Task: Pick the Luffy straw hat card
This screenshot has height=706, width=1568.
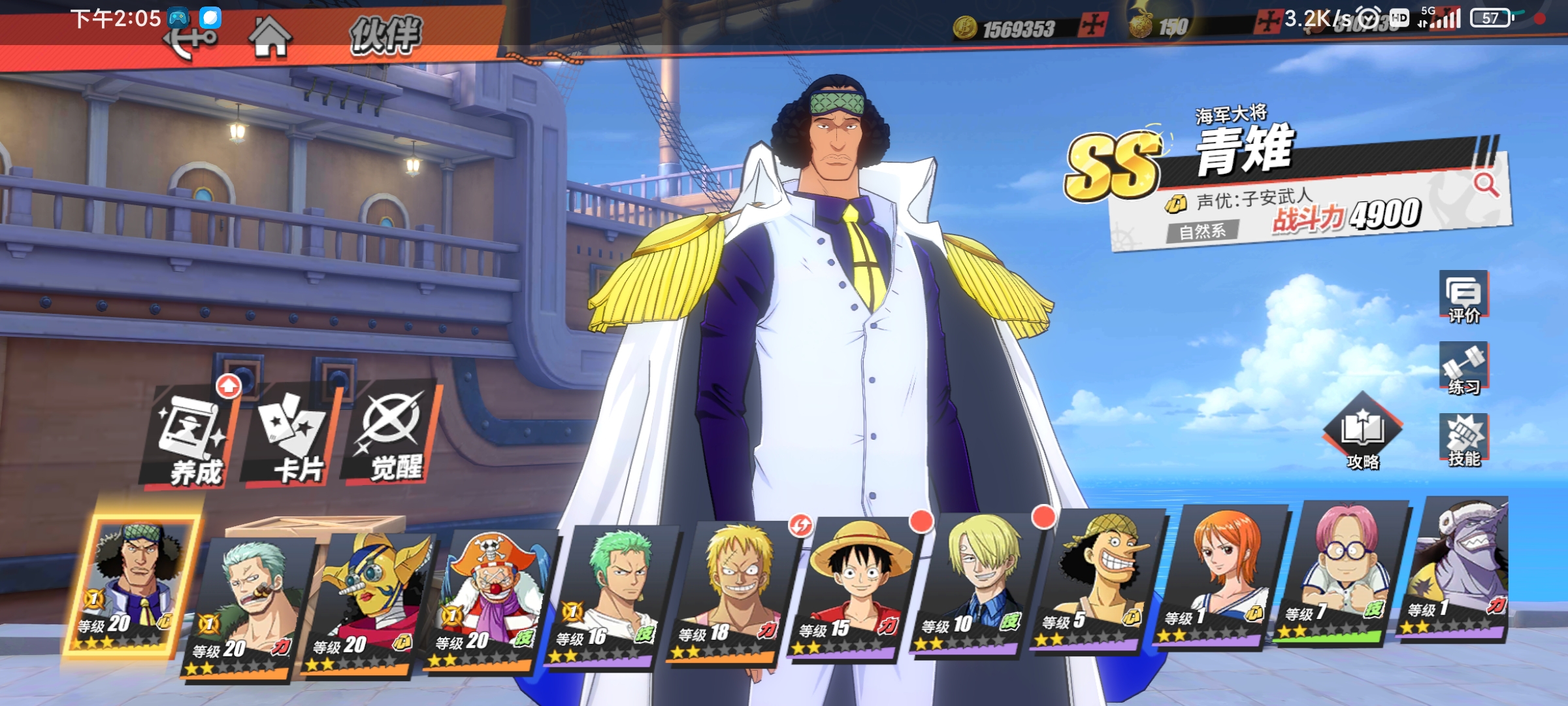Action: (x=855, y=585)
